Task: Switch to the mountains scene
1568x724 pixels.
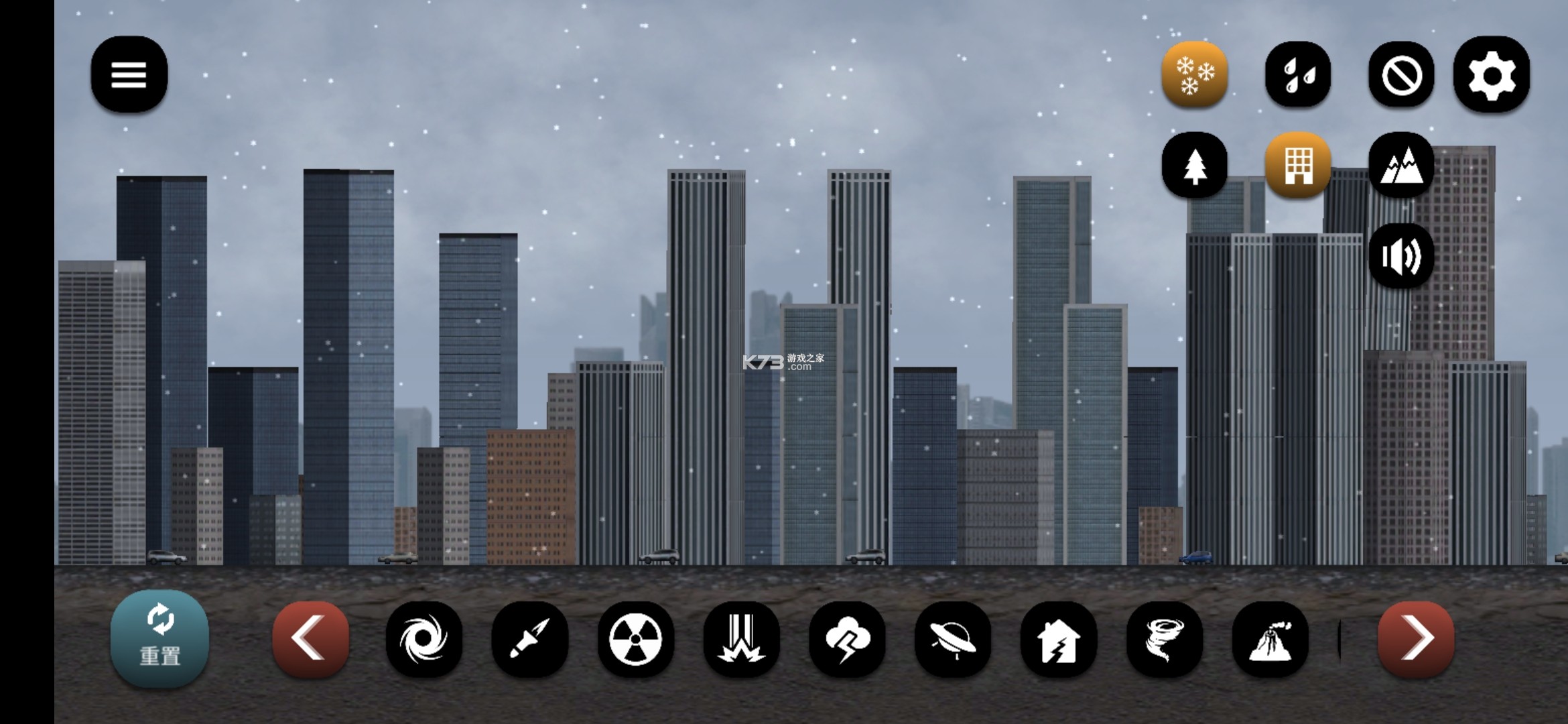Action: [x=1401, y=165]
